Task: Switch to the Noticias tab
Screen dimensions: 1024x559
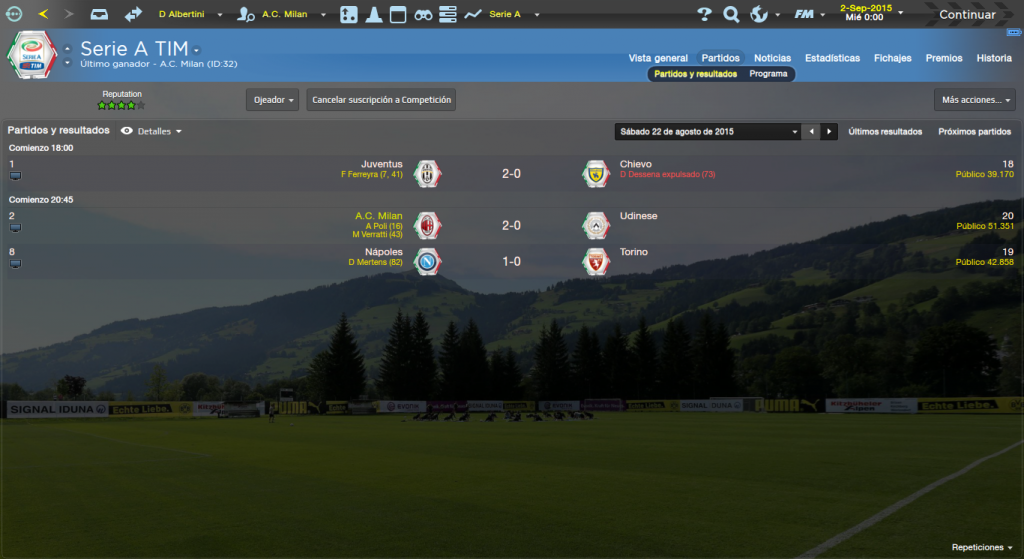Action: click(x=772, y=58)
